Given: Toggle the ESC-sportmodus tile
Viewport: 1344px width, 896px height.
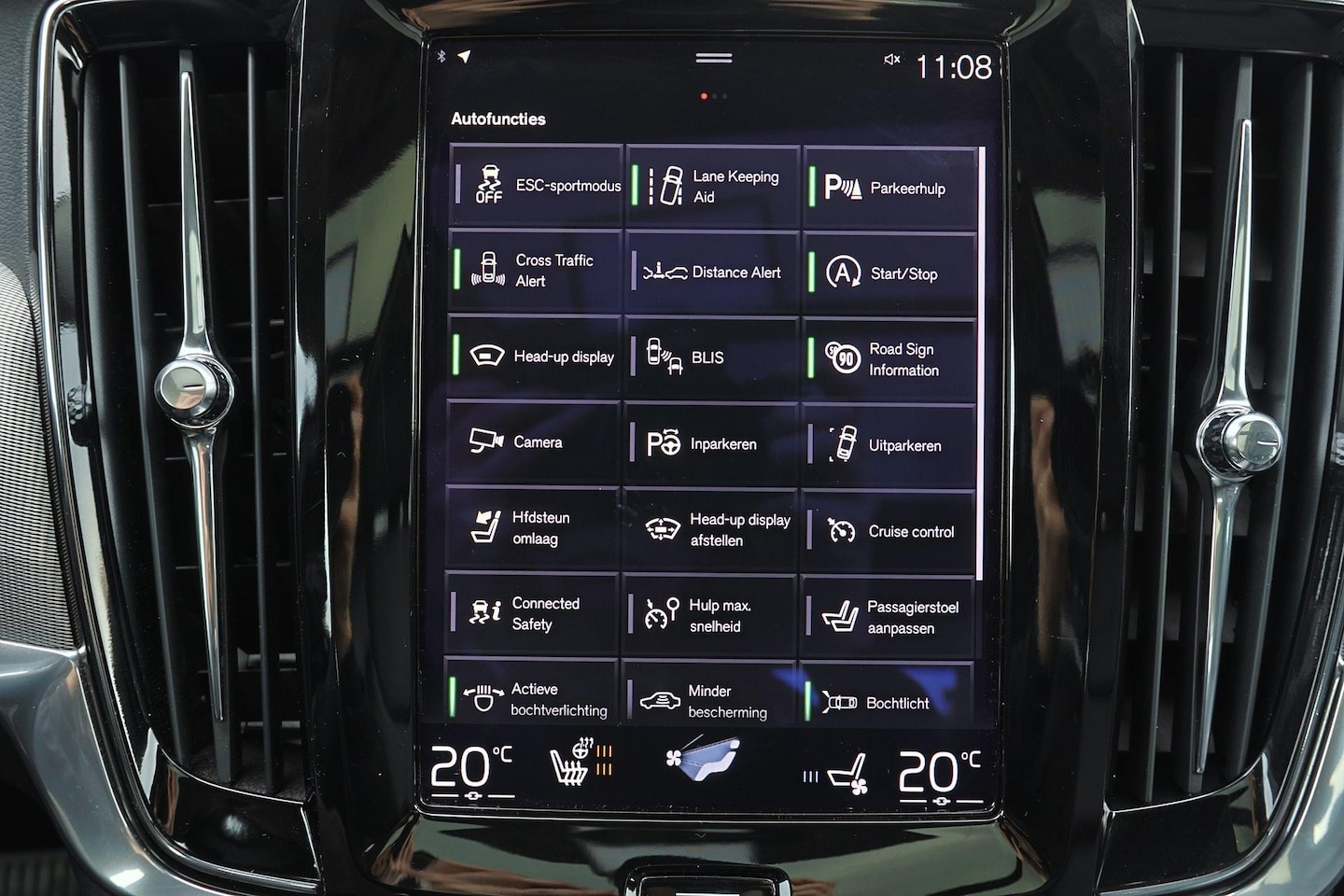Looking at the screenshot, I should point(536,185).
